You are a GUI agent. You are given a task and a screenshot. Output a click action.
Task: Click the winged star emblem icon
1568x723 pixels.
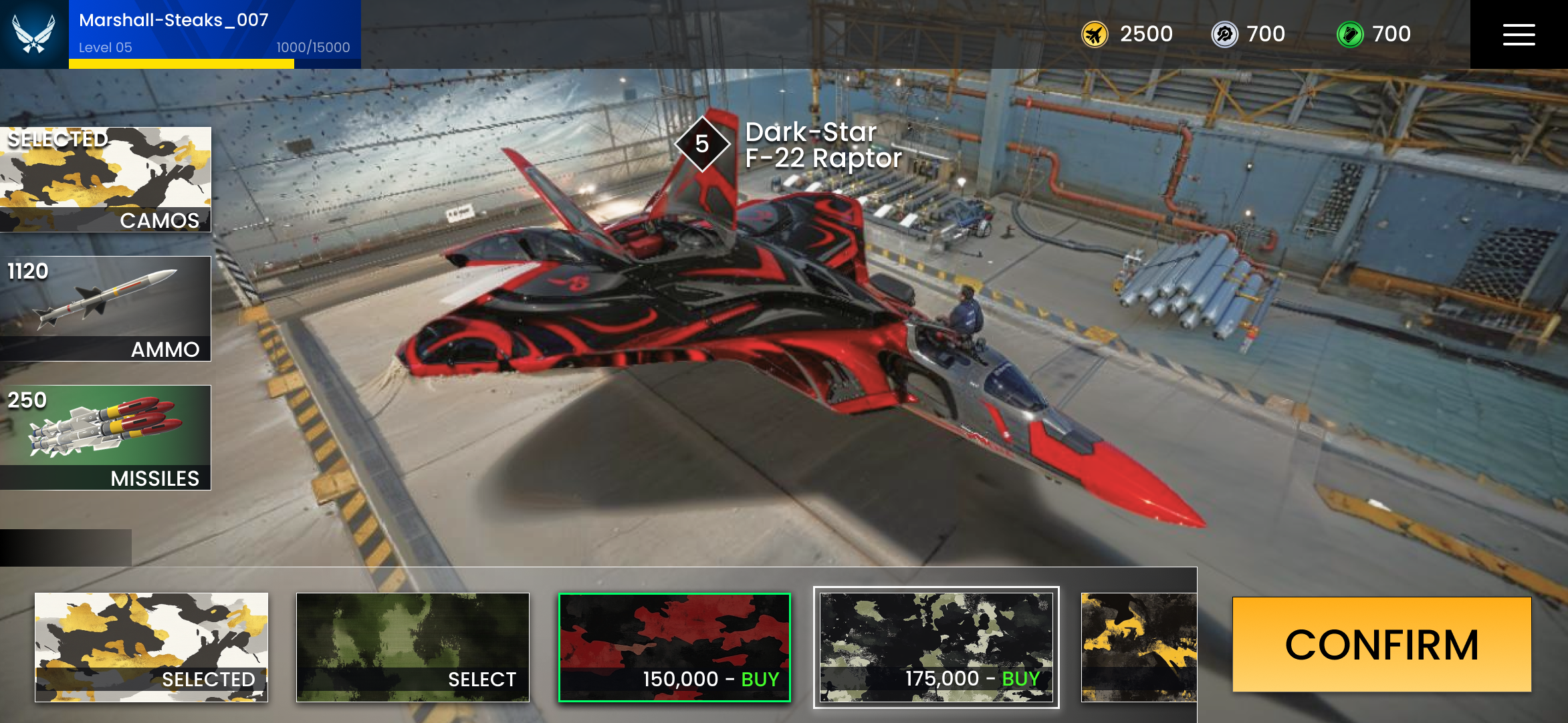[34, 33]
